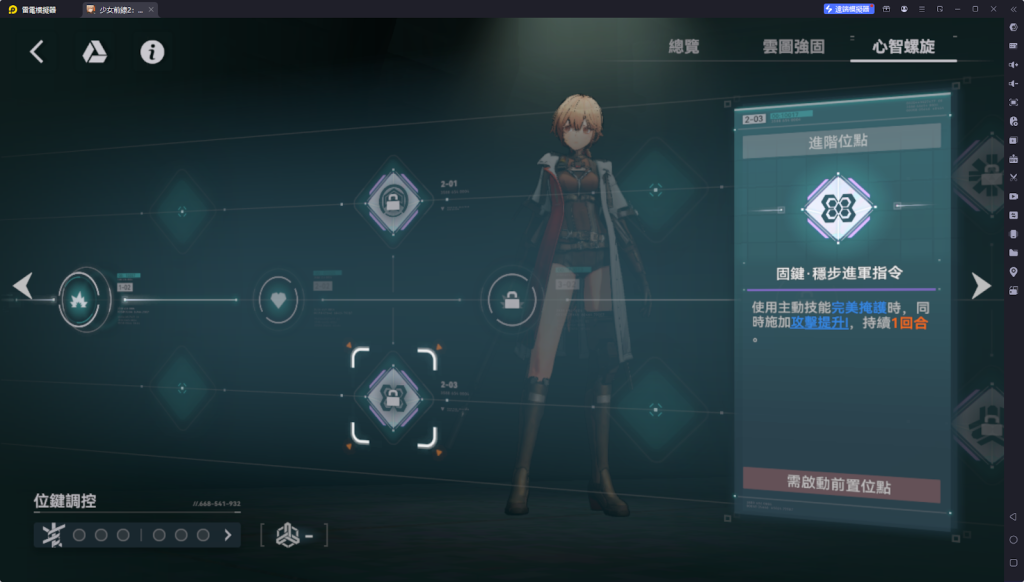
Task: Select the glowing flame node
Action: point(77,297)
